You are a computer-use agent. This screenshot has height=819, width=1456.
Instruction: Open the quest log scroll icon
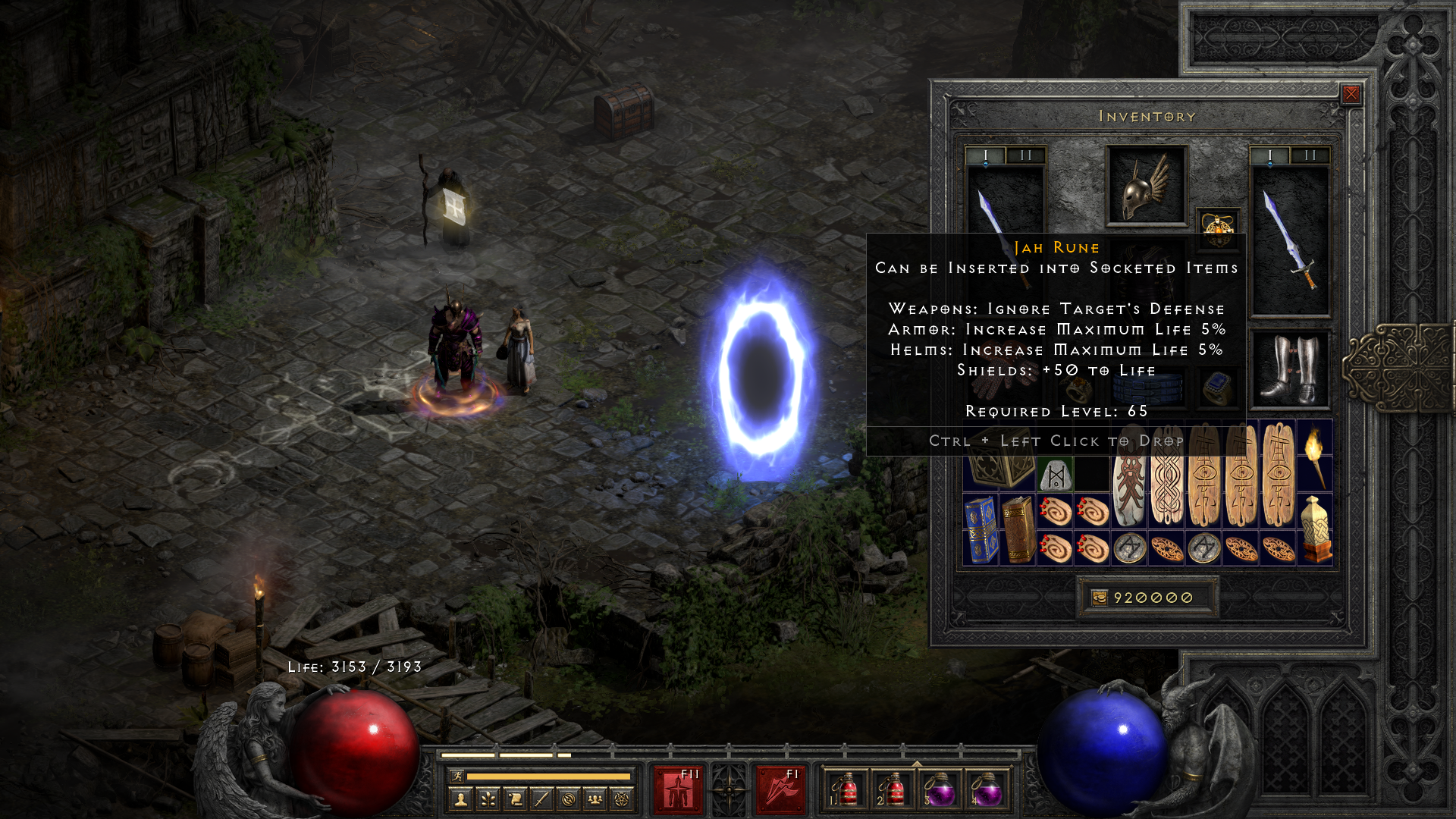[x=515, y=799]
